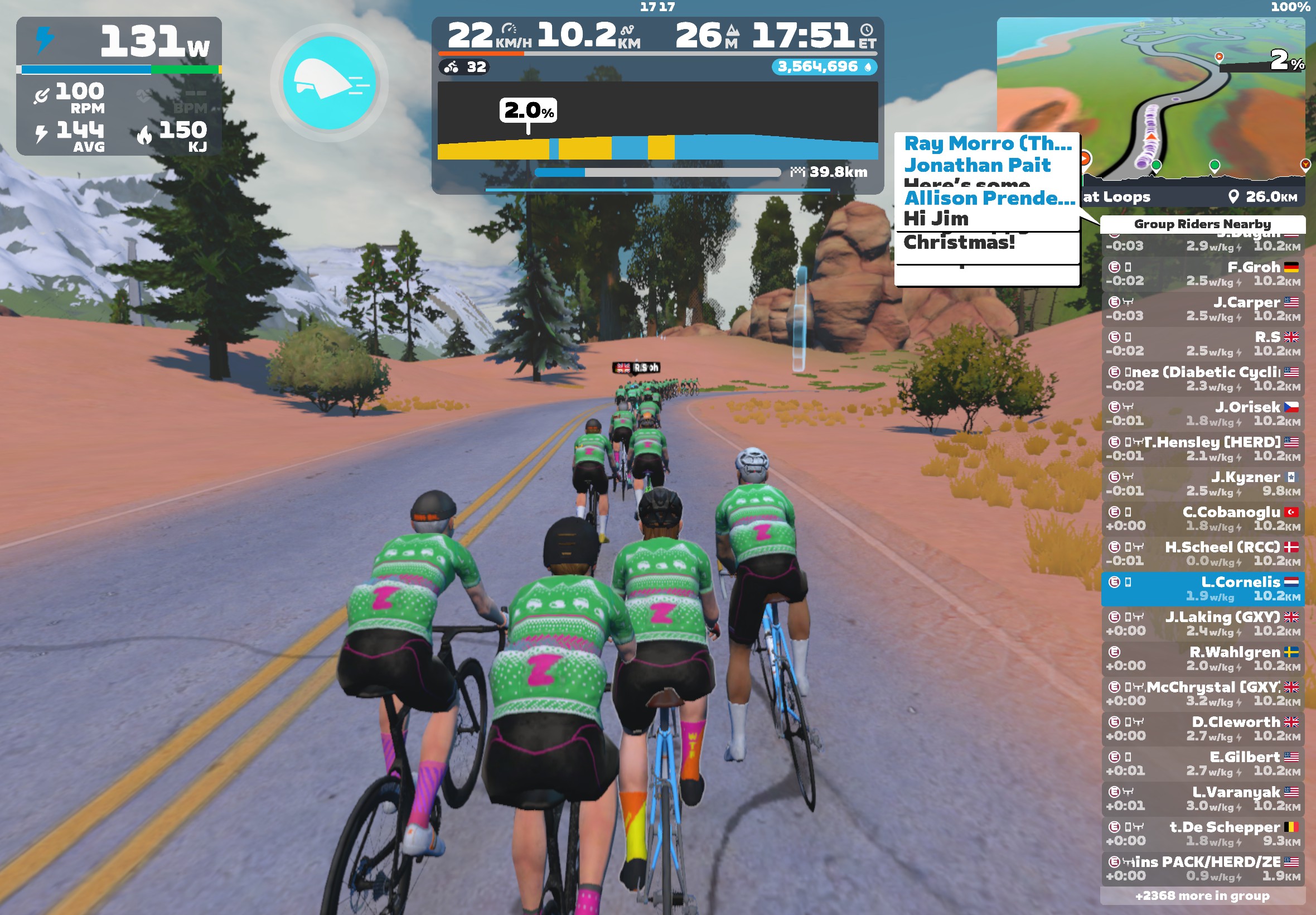The image size is (1316, 915).
Task: Select F.Groh in the nearby riders list
Action: tap(1202, 273)
